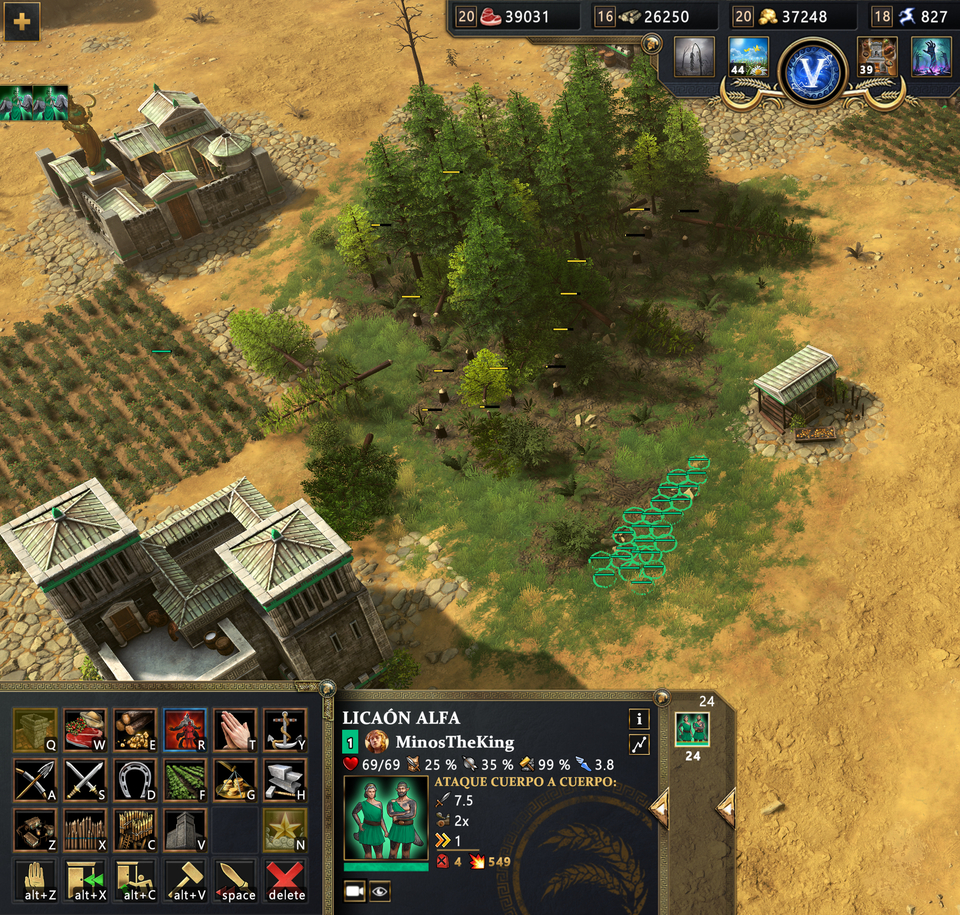Open the plus menu button
The width and height of the screenshot is (960, 915).
[21, 22]
